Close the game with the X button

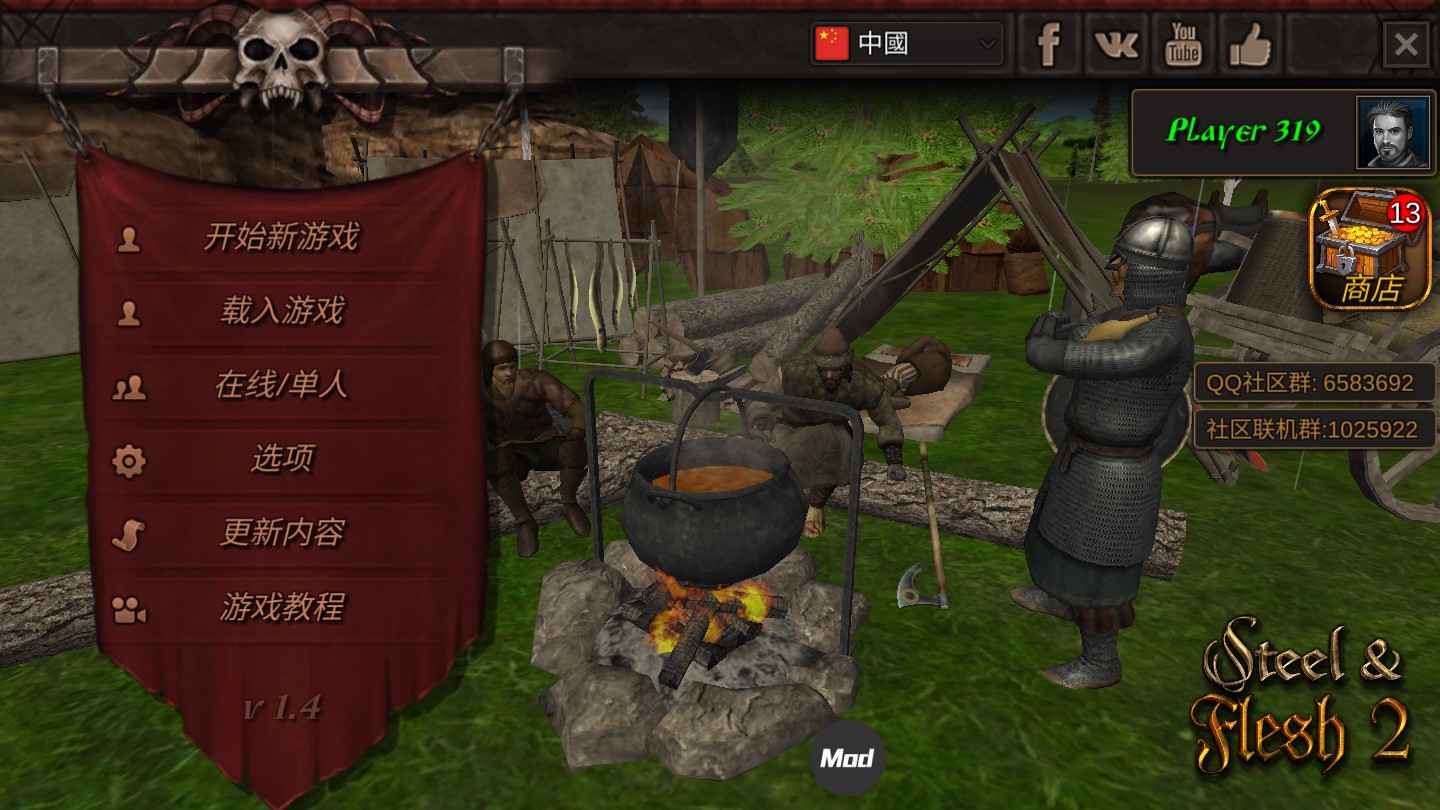(x=1406, y=45)
